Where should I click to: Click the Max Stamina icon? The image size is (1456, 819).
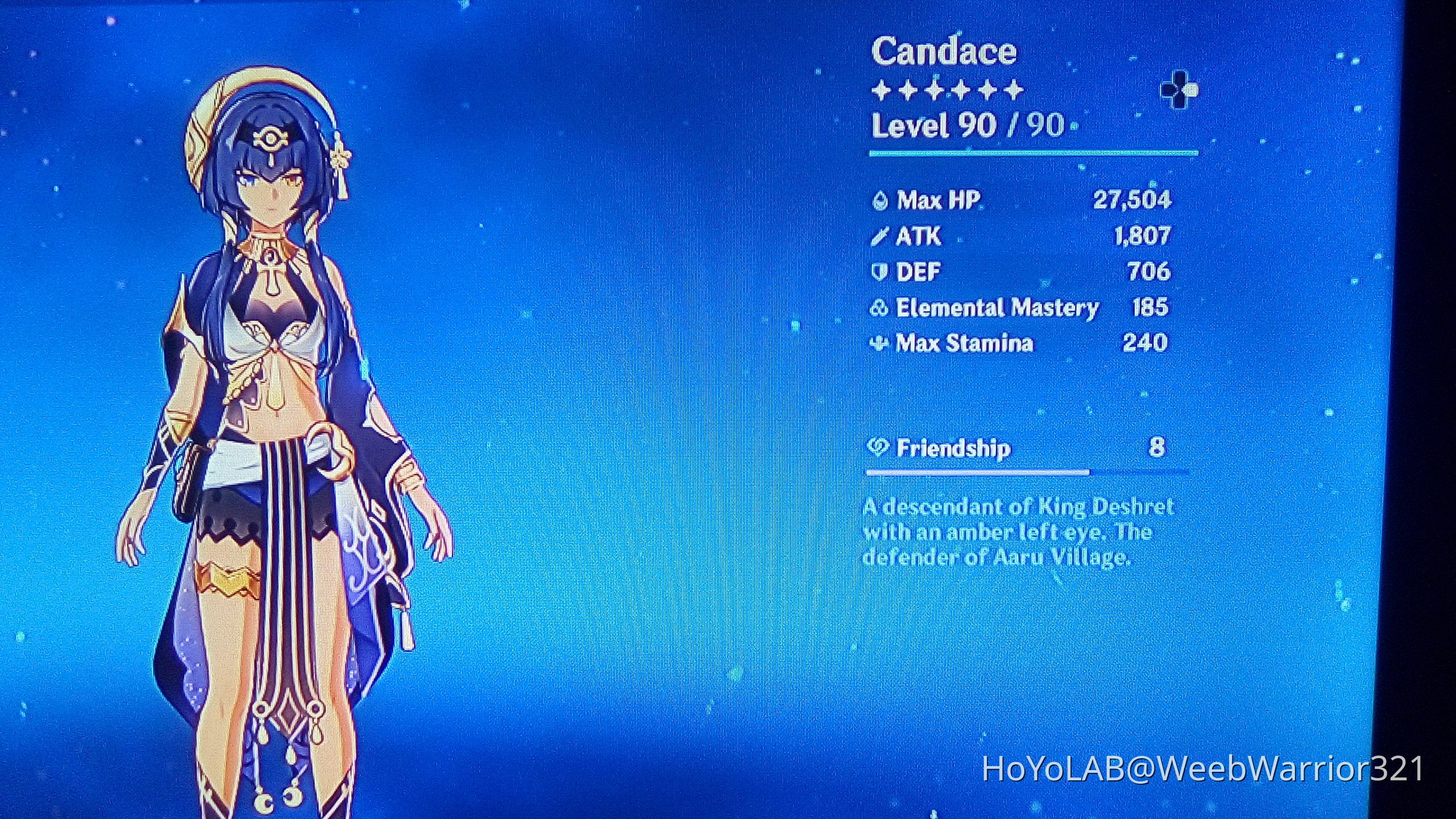[x=879, y=342]
